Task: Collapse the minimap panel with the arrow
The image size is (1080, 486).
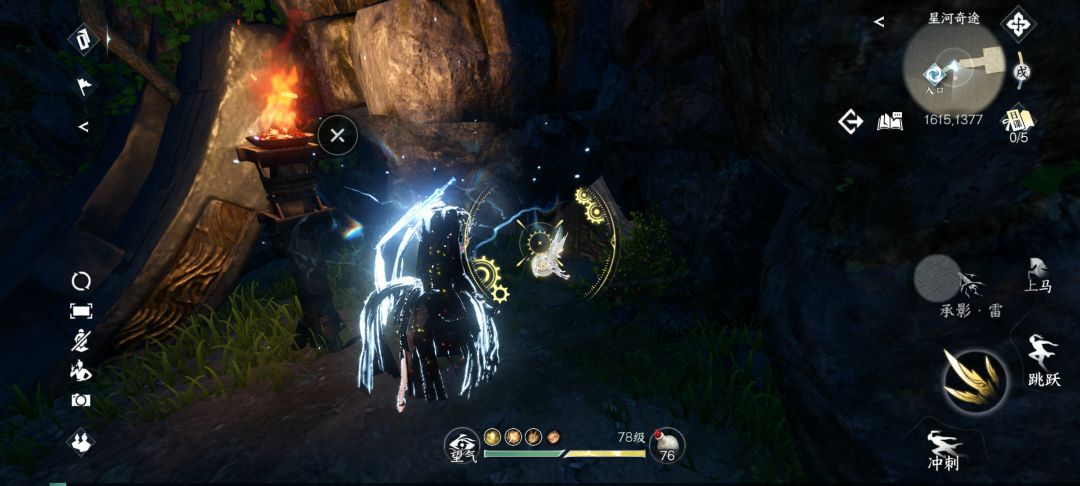Action: pyautogui.click(x=879, y=21)
